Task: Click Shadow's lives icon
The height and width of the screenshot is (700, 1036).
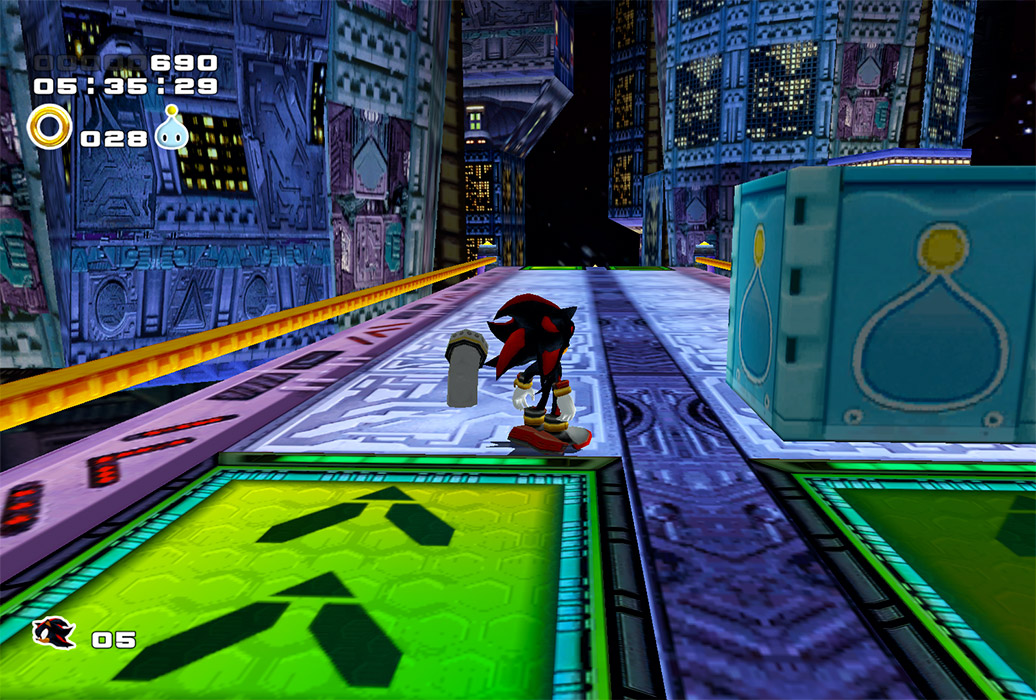Action: click(53, 632)
